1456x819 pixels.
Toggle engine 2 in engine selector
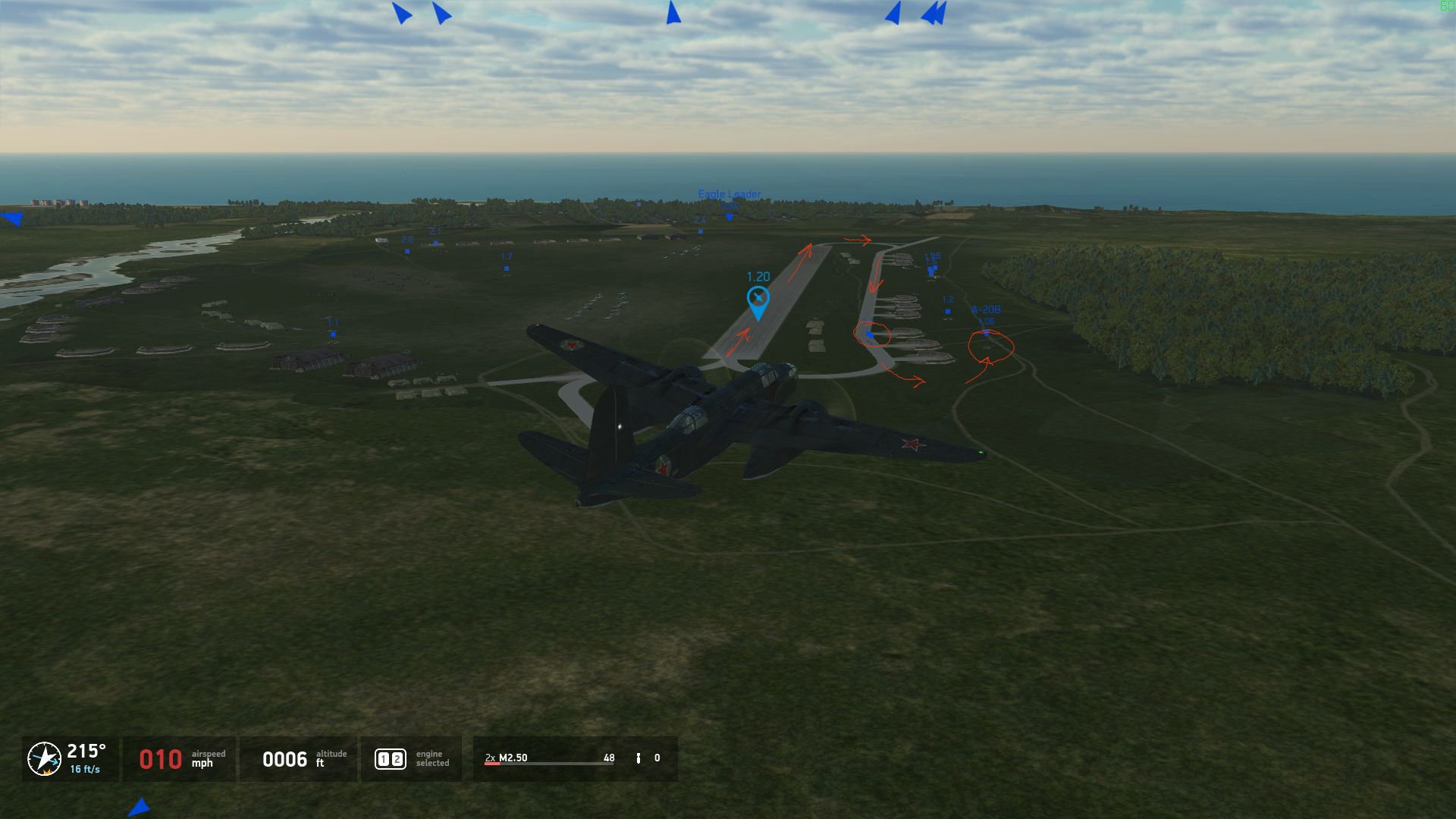[x=397, y=759]
